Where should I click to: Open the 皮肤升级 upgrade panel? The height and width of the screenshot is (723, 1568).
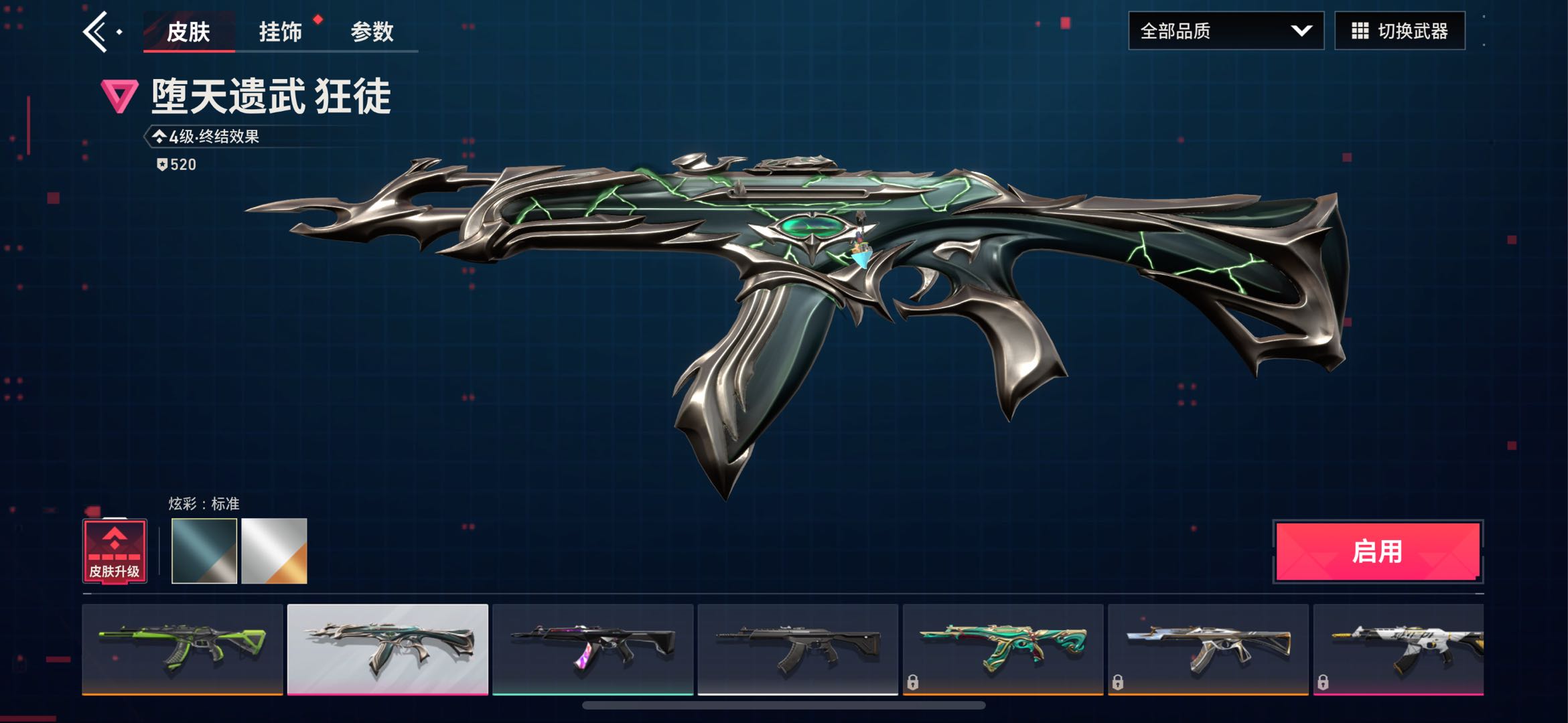pos(115,551)
